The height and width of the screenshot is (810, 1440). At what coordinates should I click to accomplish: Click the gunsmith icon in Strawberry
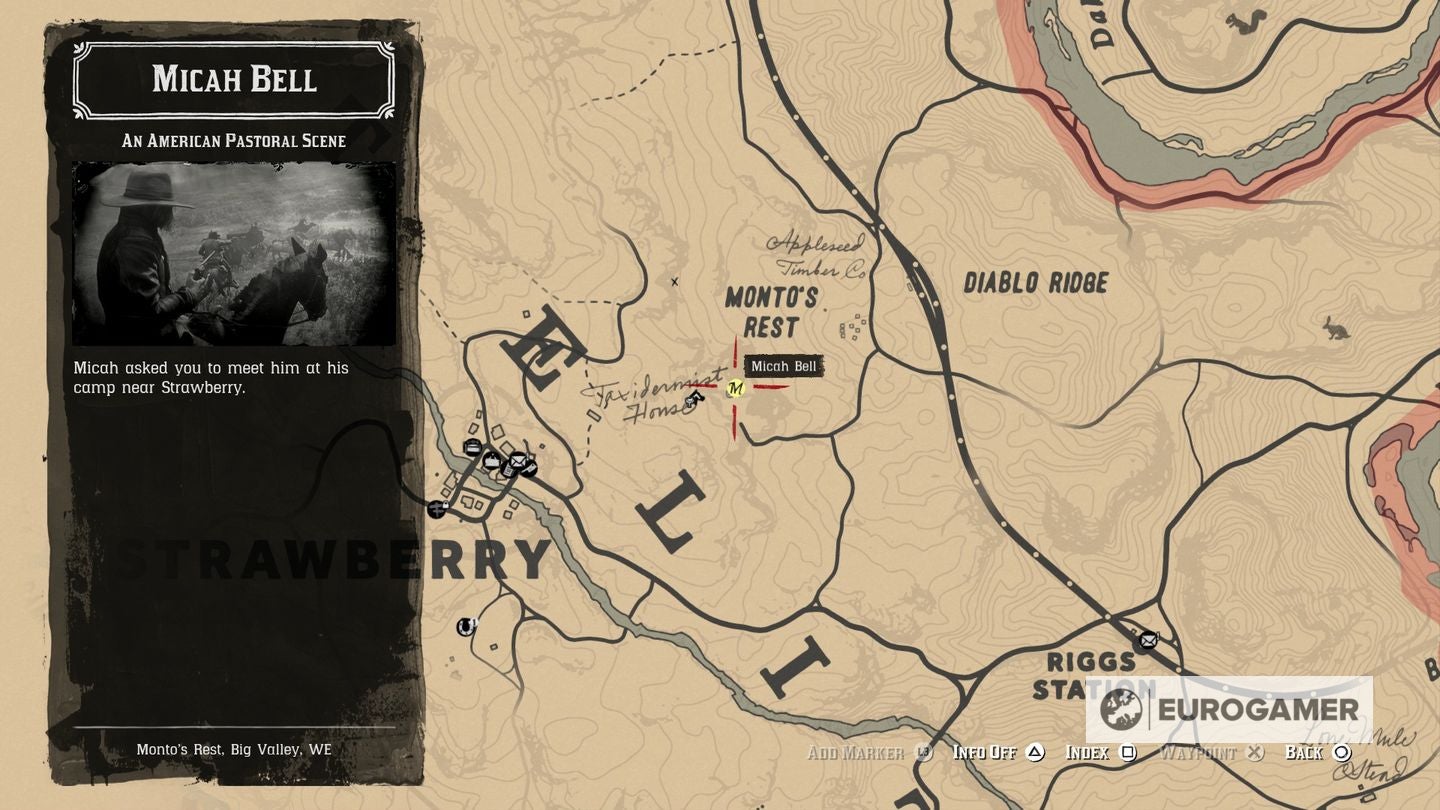(x=529, y=469)
